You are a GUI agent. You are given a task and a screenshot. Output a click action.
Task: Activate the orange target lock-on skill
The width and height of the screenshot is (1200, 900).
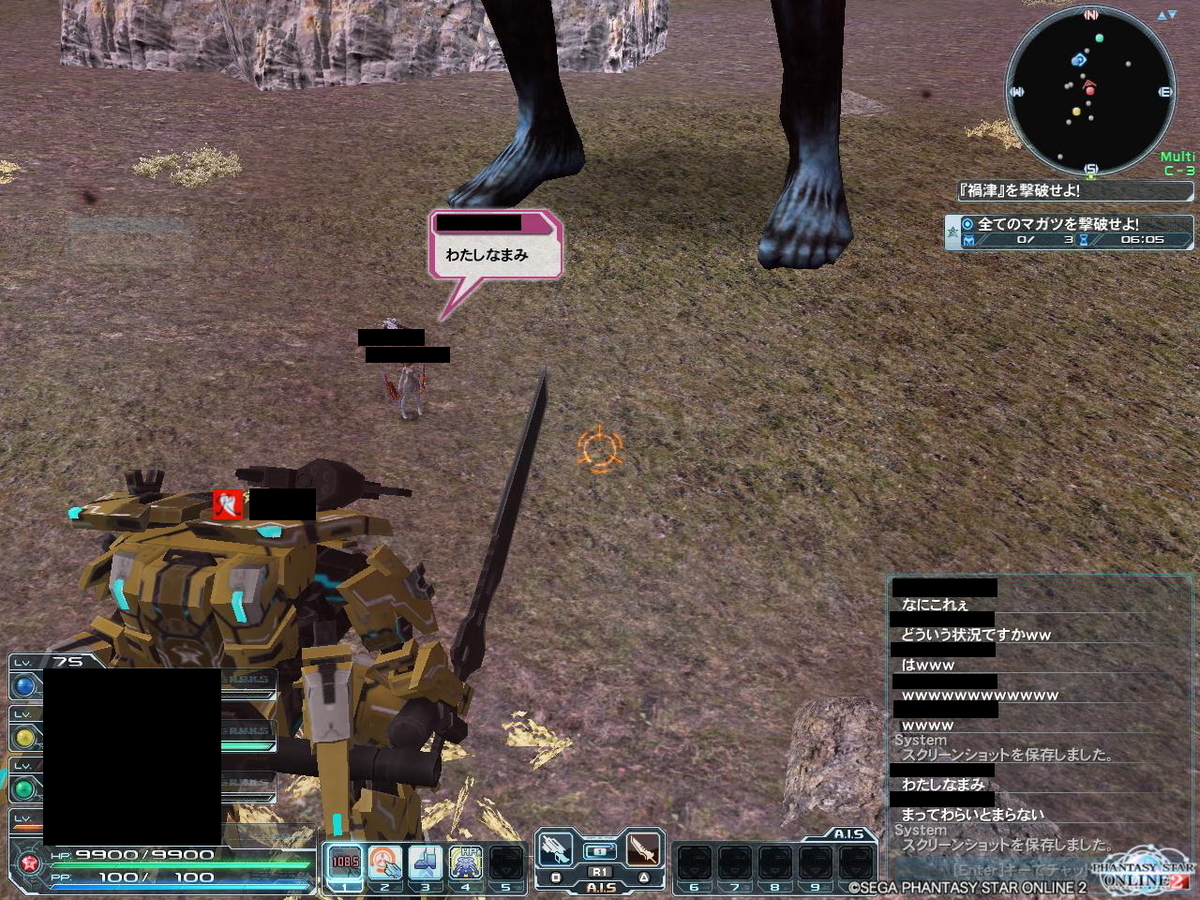[385, 861]
